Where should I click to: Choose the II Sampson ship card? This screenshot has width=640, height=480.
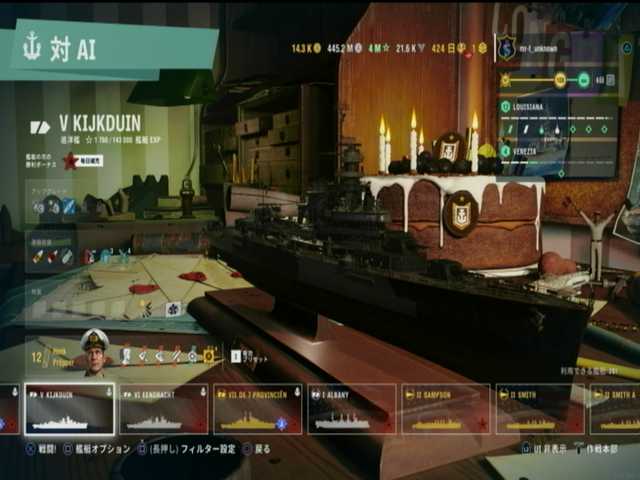pos(445,410)
